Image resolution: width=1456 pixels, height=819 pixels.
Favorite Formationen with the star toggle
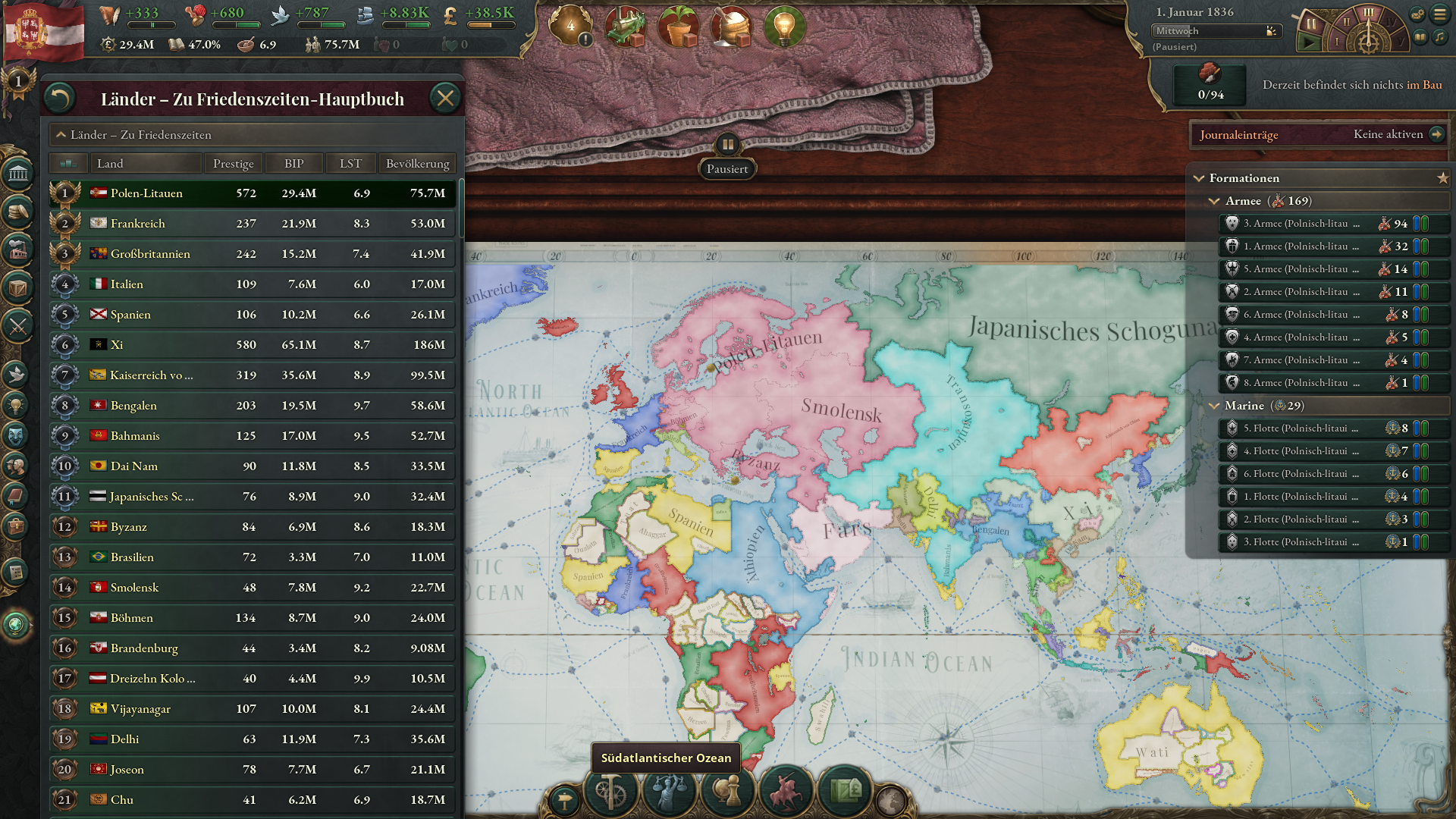(1442, 178)
